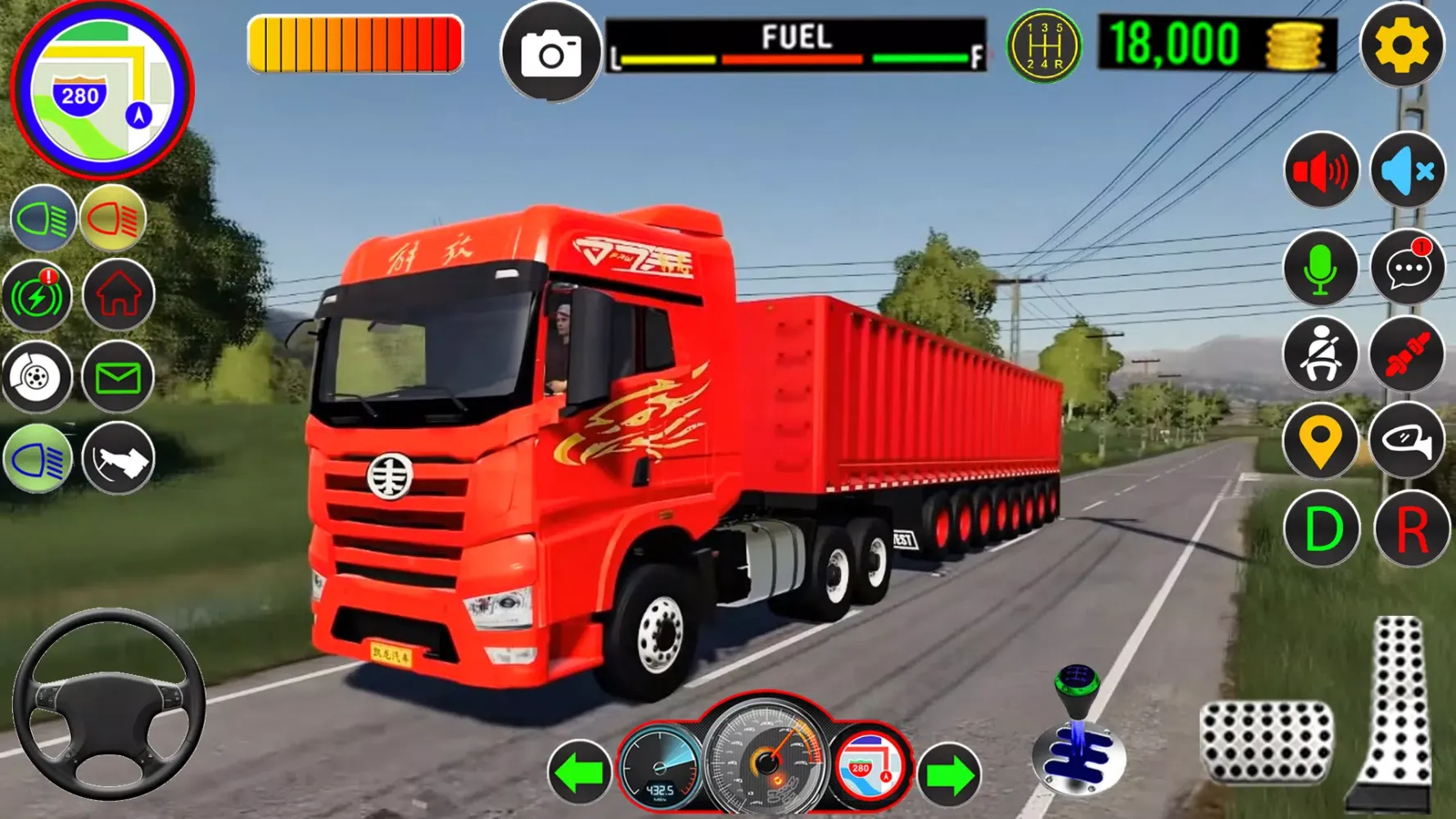Toggle the red fog light icon

tap(113, 219)
